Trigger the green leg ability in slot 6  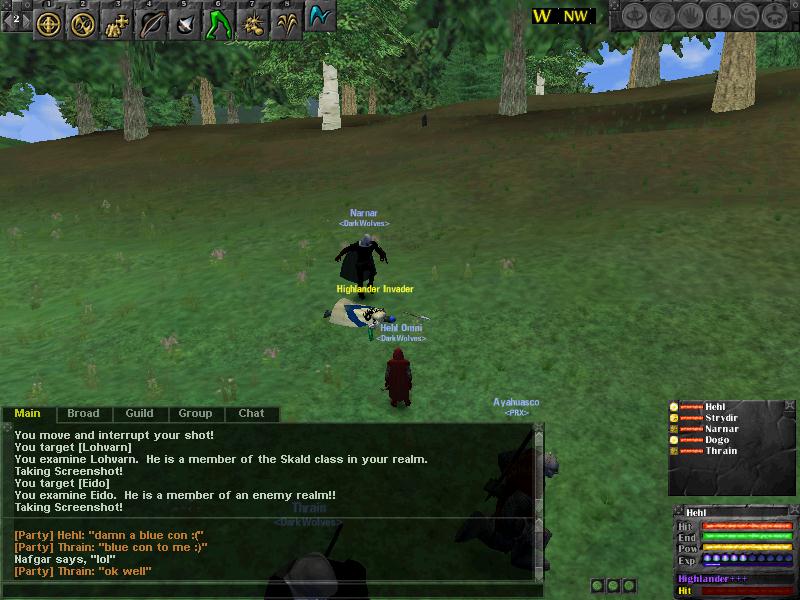[x=219, y=23]
